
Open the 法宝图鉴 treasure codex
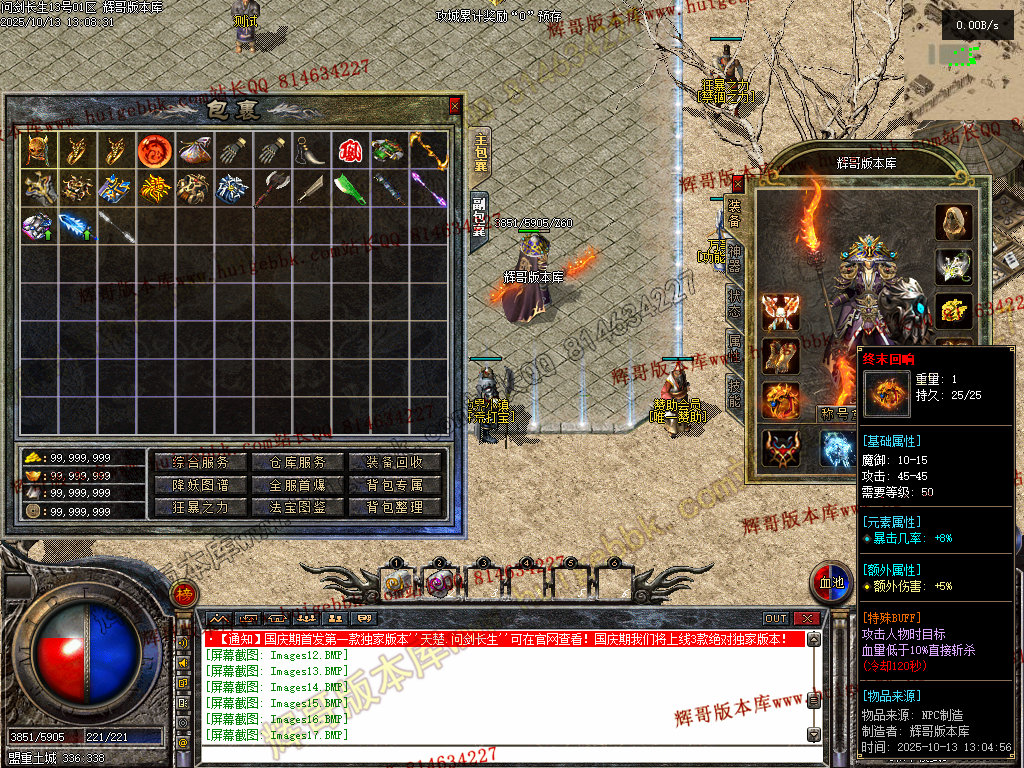(x=297, y=507)
